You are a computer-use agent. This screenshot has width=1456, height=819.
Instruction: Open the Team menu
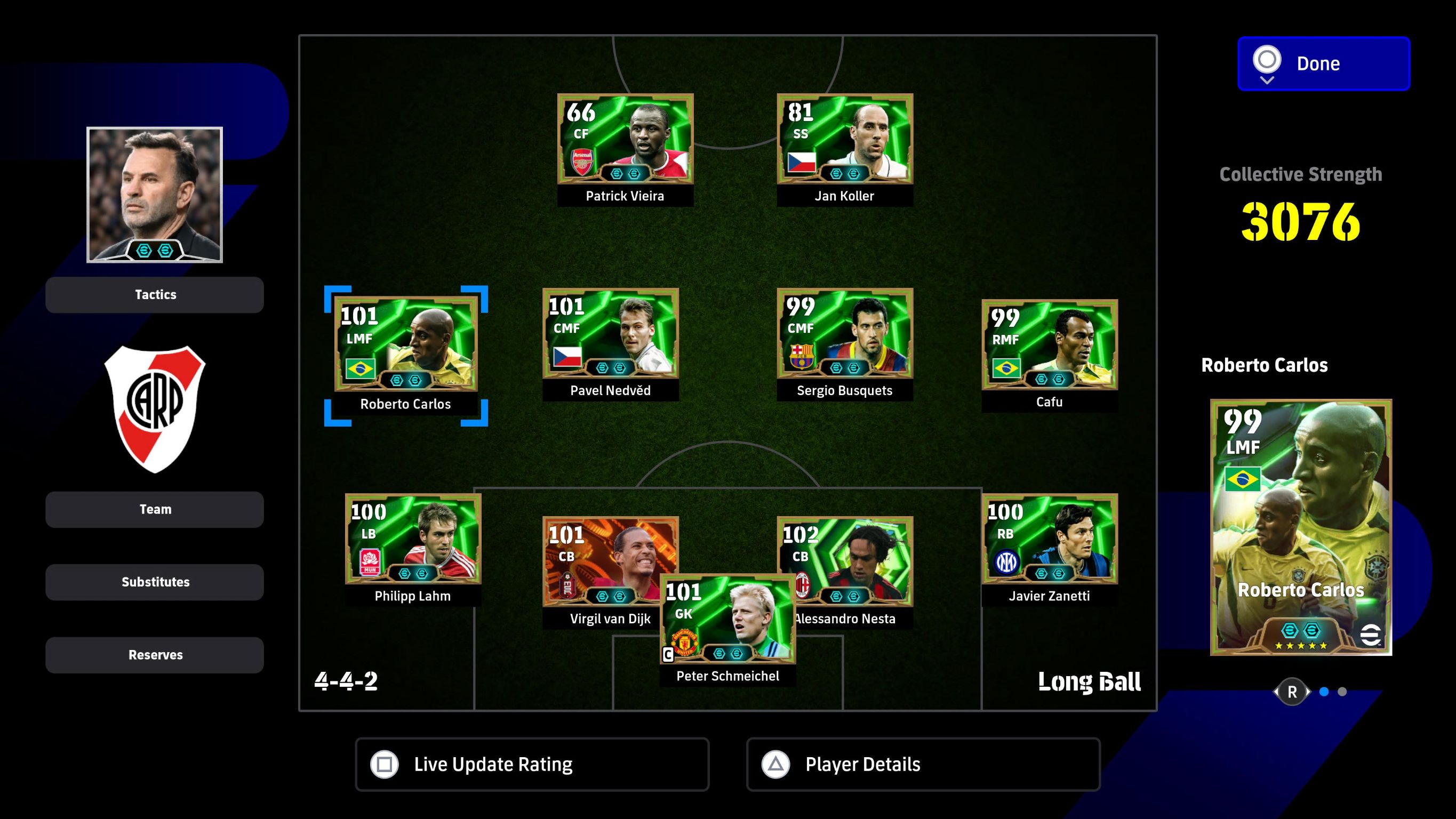154,509
